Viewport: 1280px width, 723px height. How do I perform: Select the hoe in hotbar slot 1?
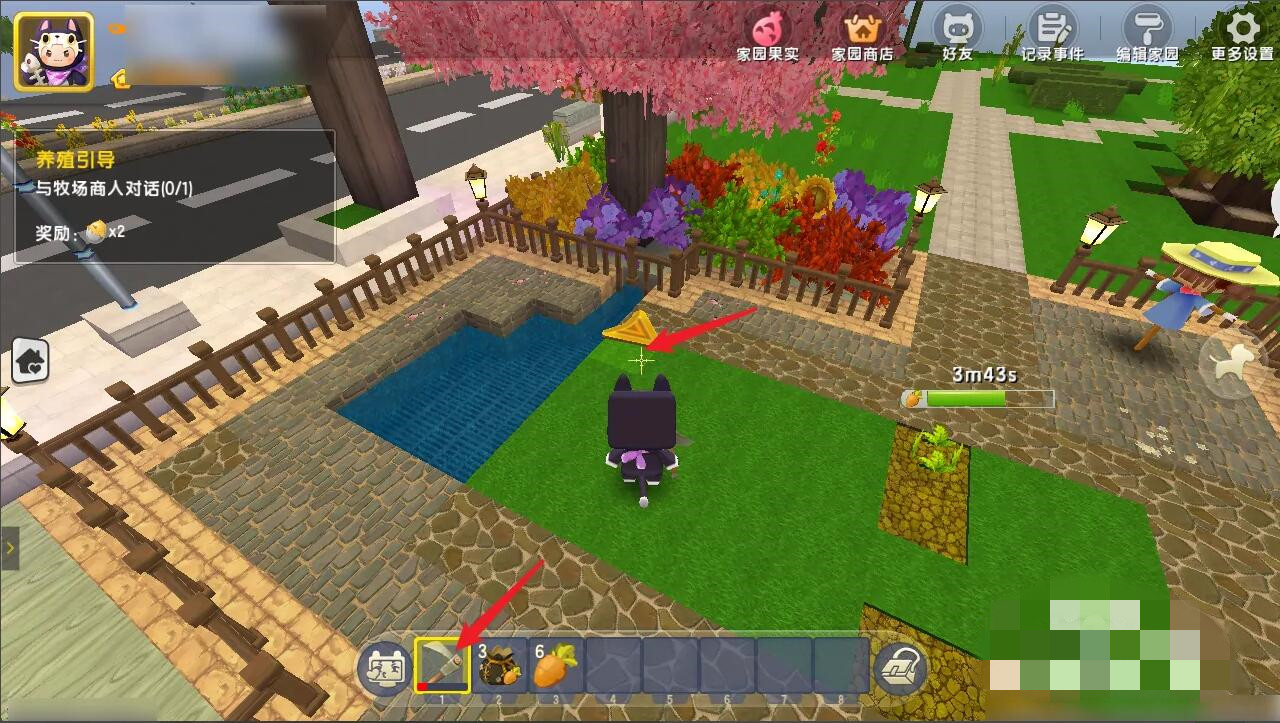[x=442, y=665]
